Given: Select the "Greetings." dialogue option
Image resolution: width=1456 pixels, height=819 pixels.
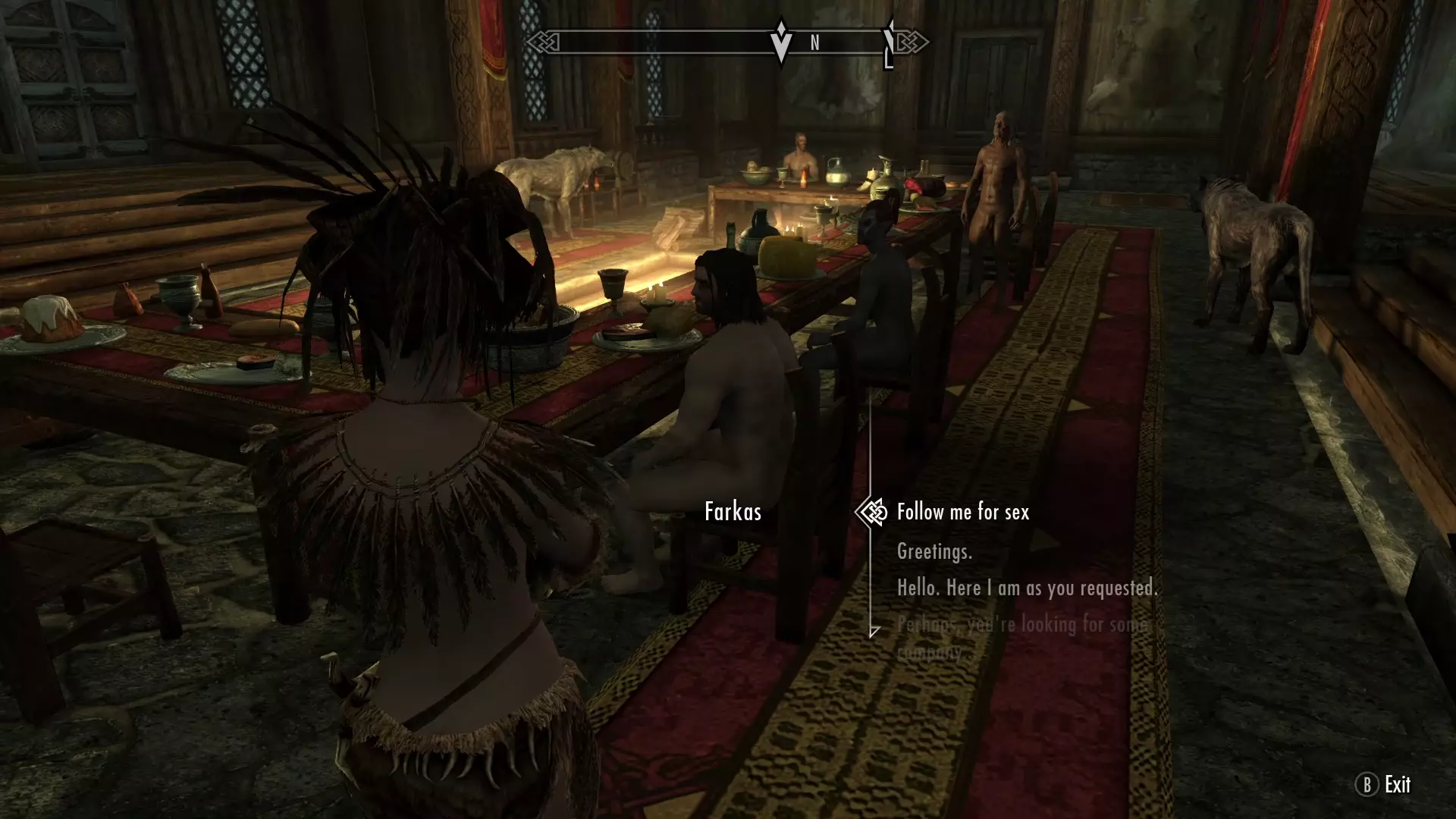Looking at the screenshot, I should point(934,551).
